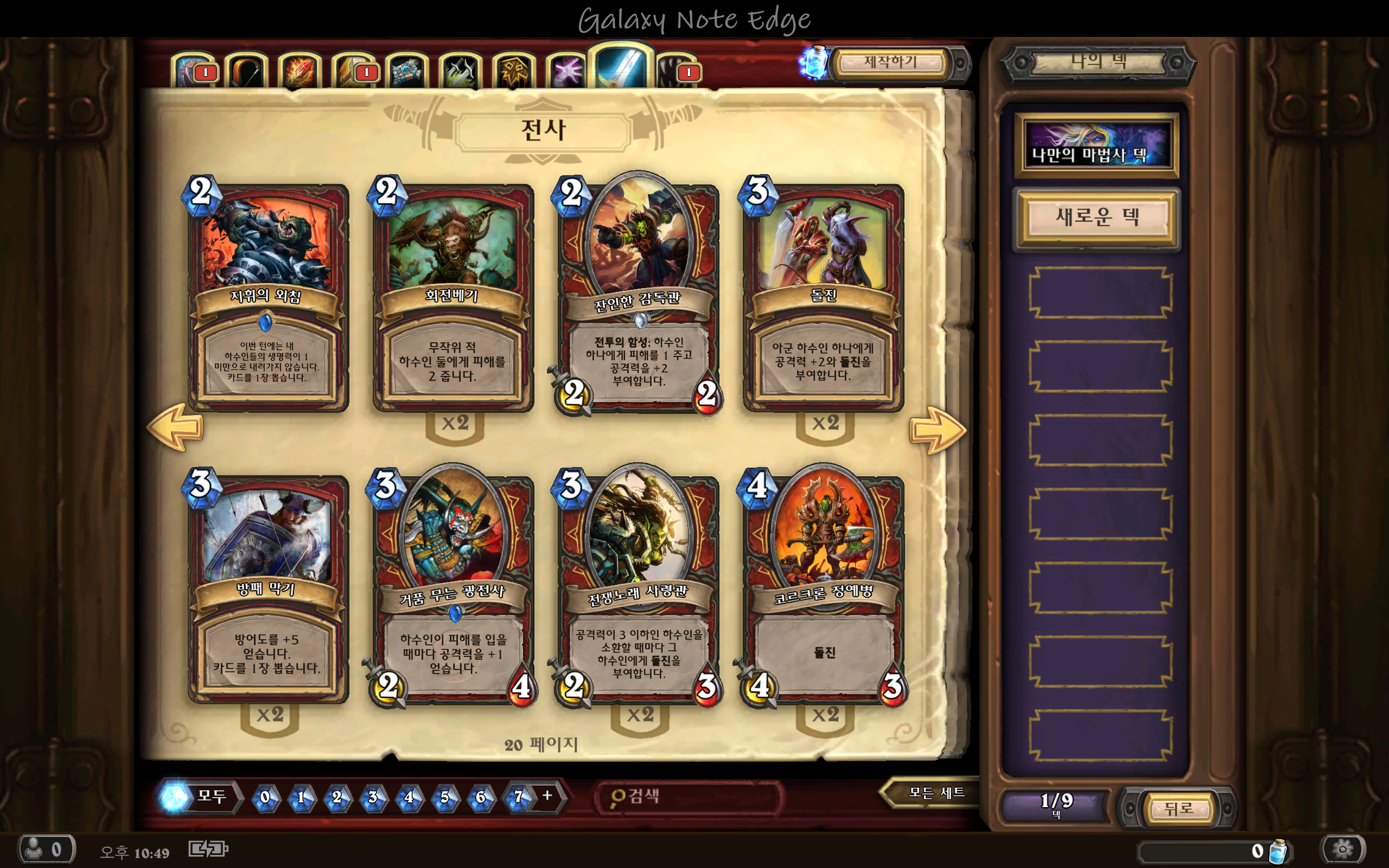This screenshot has width=1389, height=868.
Task: Flip to the previous collection page
Action: (176, 427)
